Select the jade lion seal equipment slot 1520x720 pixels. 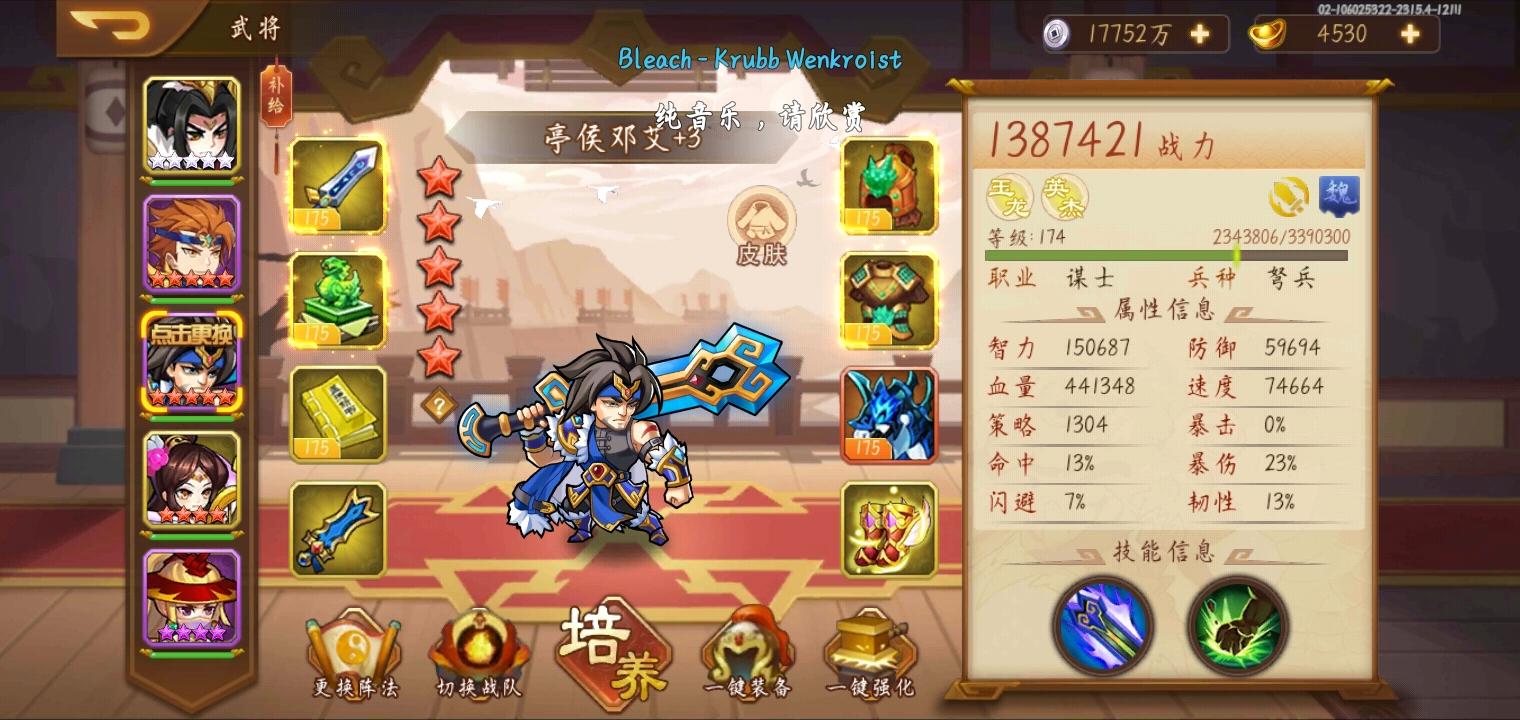click(x=338, y=300)
